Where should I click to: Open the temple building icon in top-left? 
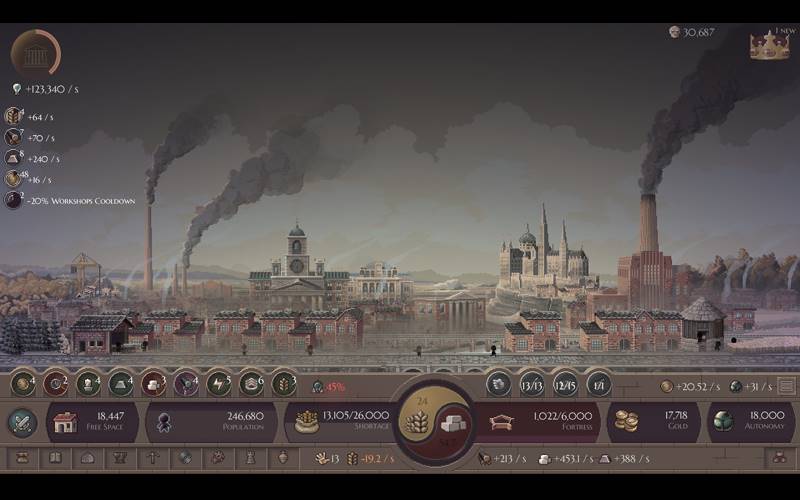(35, 51)
